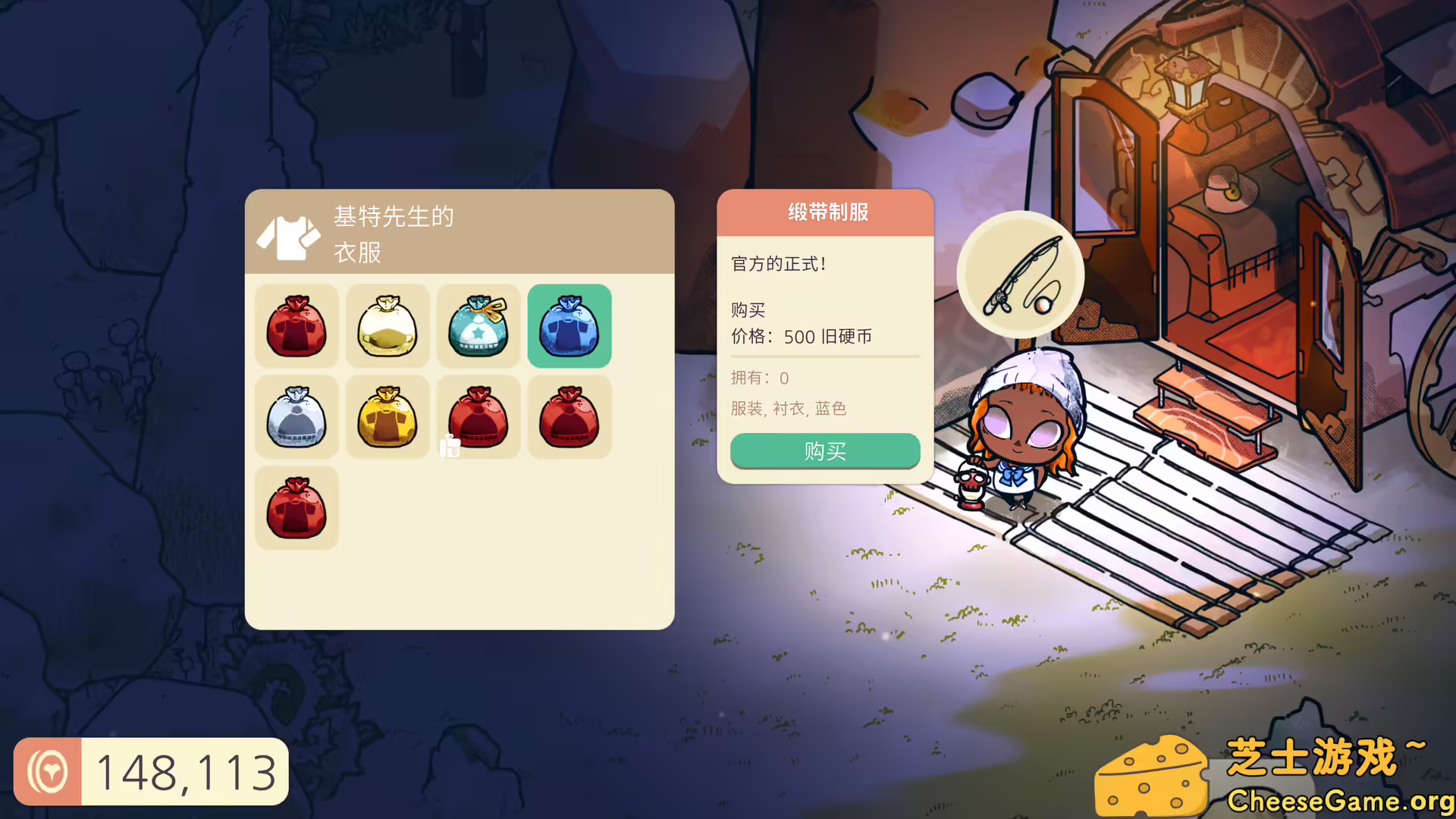Click the highlighted blue gift bag
Screen dimensions: 1456x819
coord(570,325)
